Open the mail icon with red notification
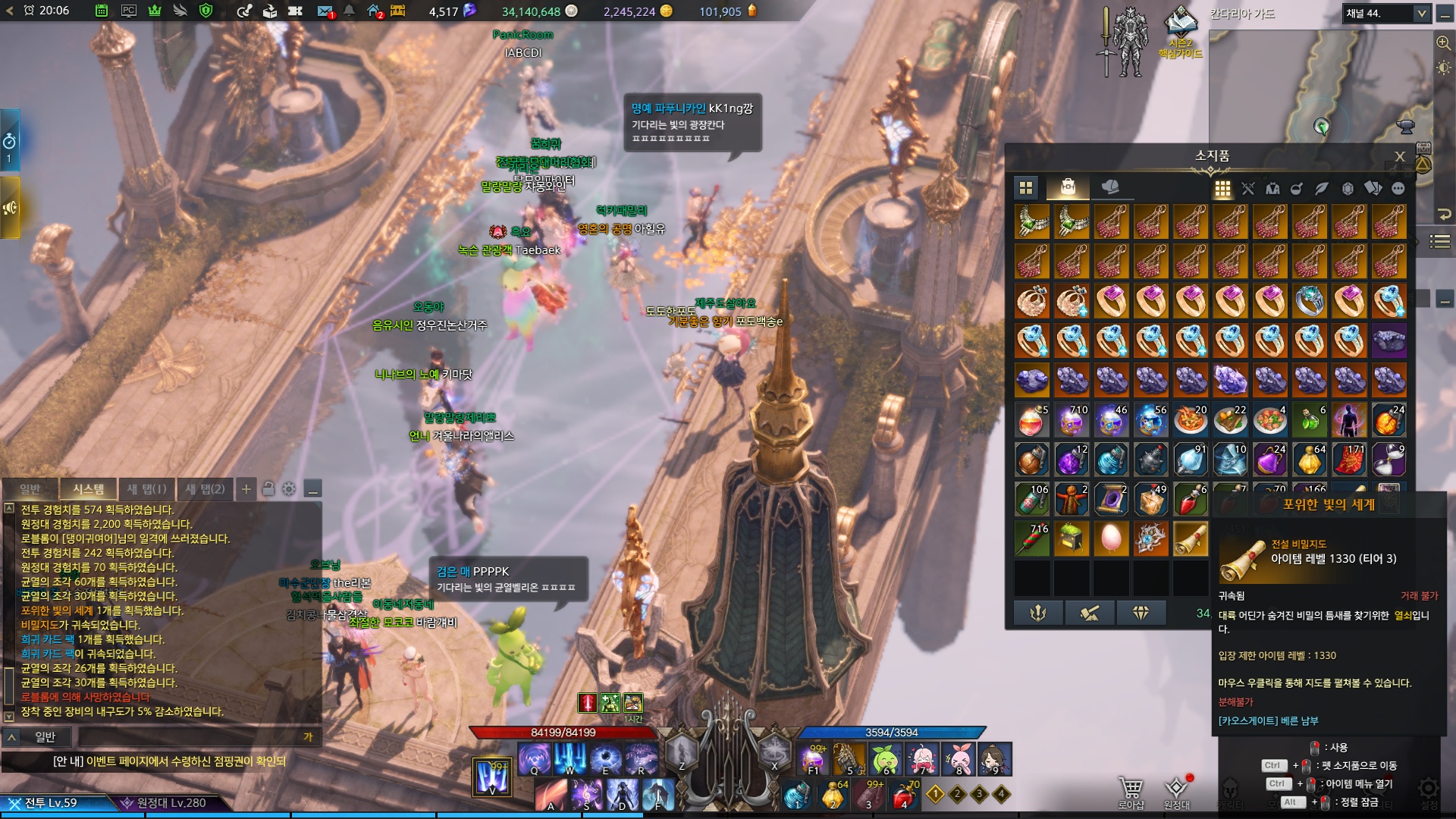1456x819 pixels. point(325,11)
